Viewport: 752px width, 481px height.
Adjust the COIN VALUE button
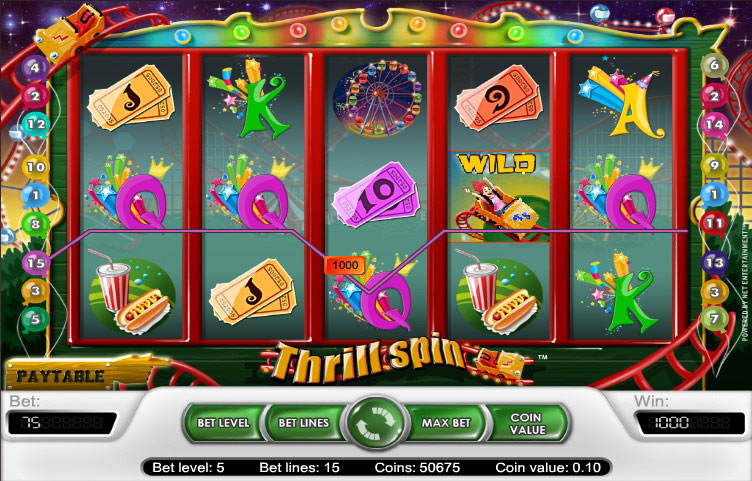pos(527,423)
